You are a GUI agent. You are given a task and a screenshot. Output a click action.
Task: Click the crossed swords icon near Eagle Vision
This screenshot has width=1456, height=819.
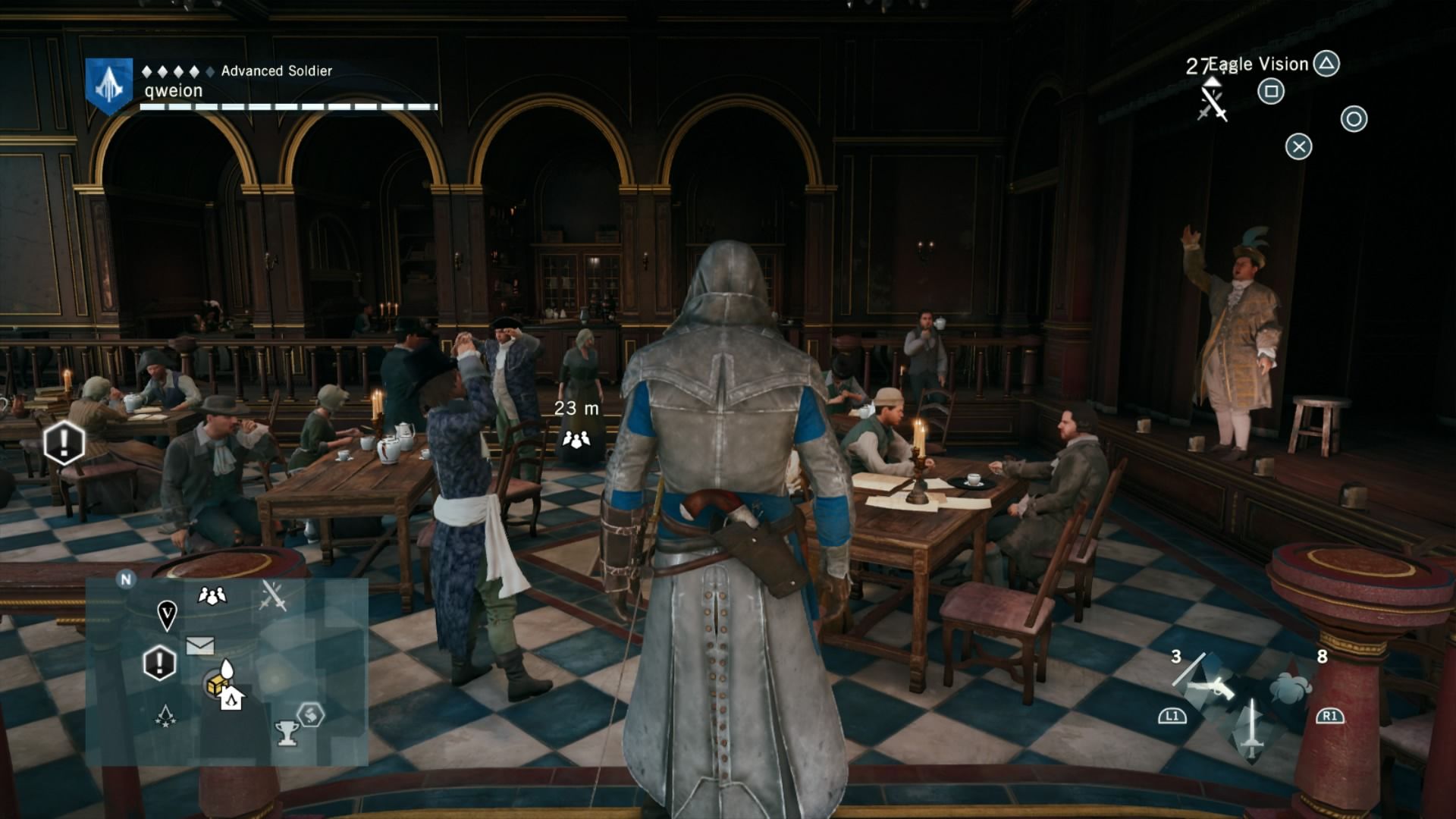1213,103
